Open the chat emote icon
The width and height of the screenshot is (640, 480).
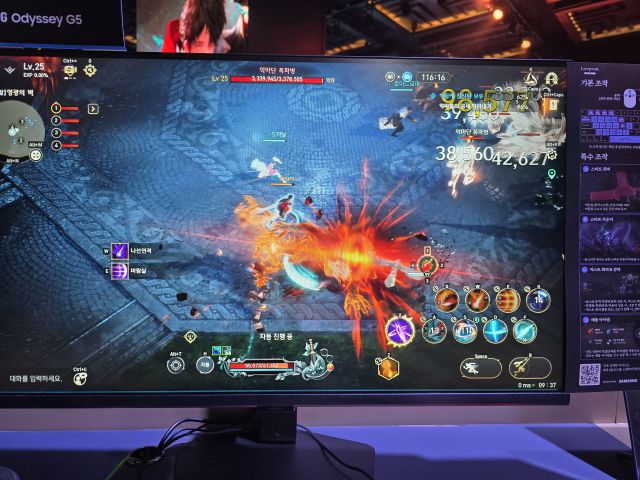[81, 380]
